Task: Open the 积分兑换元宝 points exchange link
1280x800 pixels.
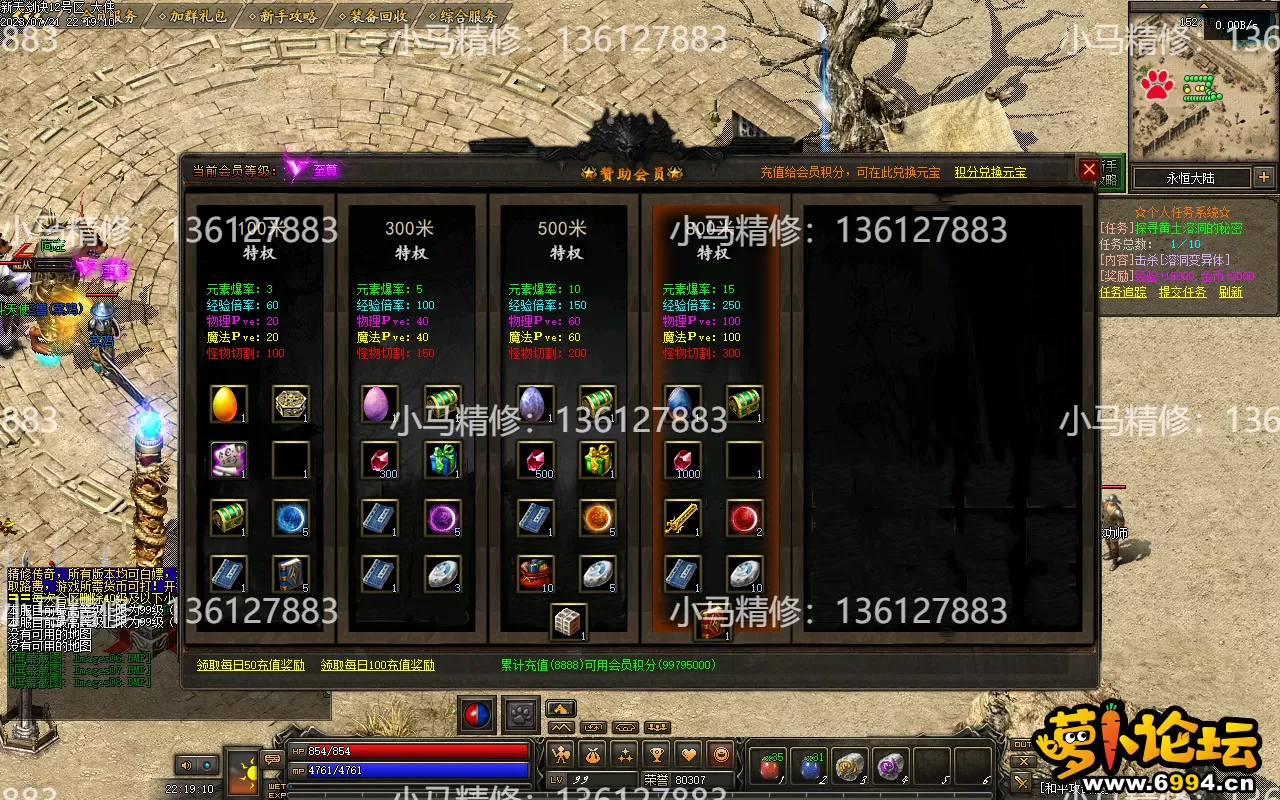Action: coord(990,172)
